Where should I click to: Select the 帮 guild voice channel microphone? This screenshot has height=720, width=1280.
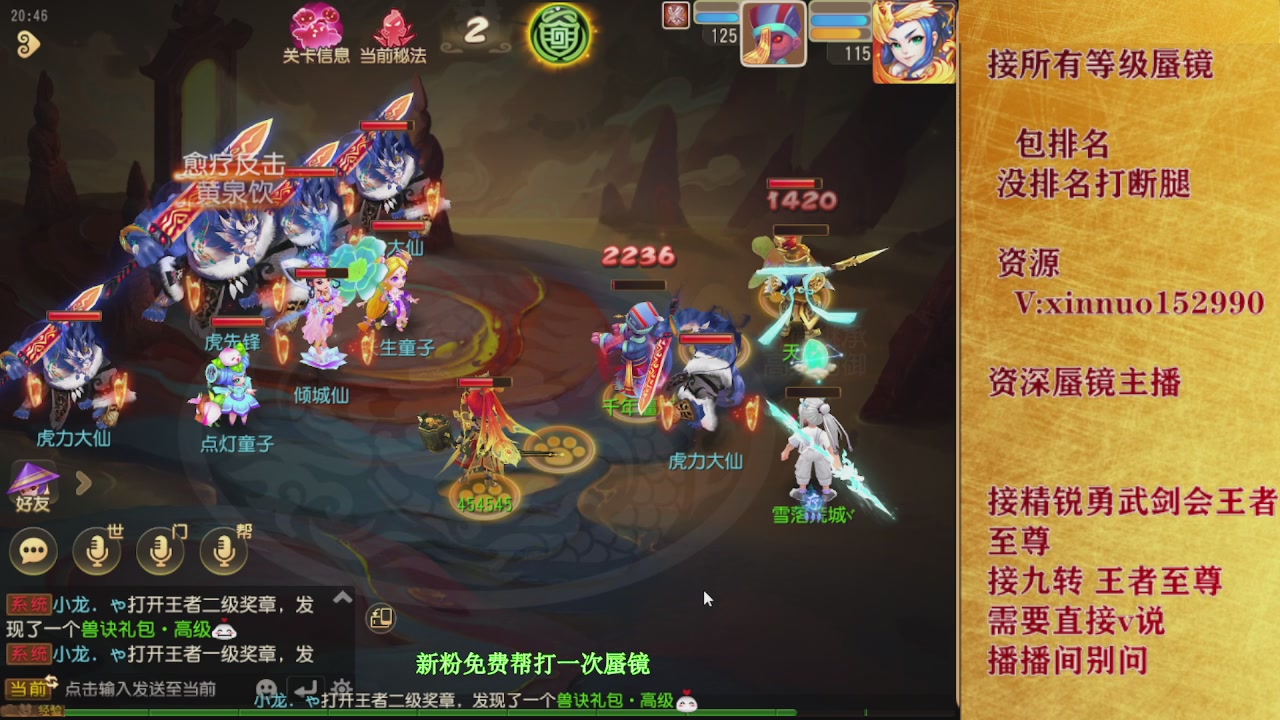click(222, 551)
